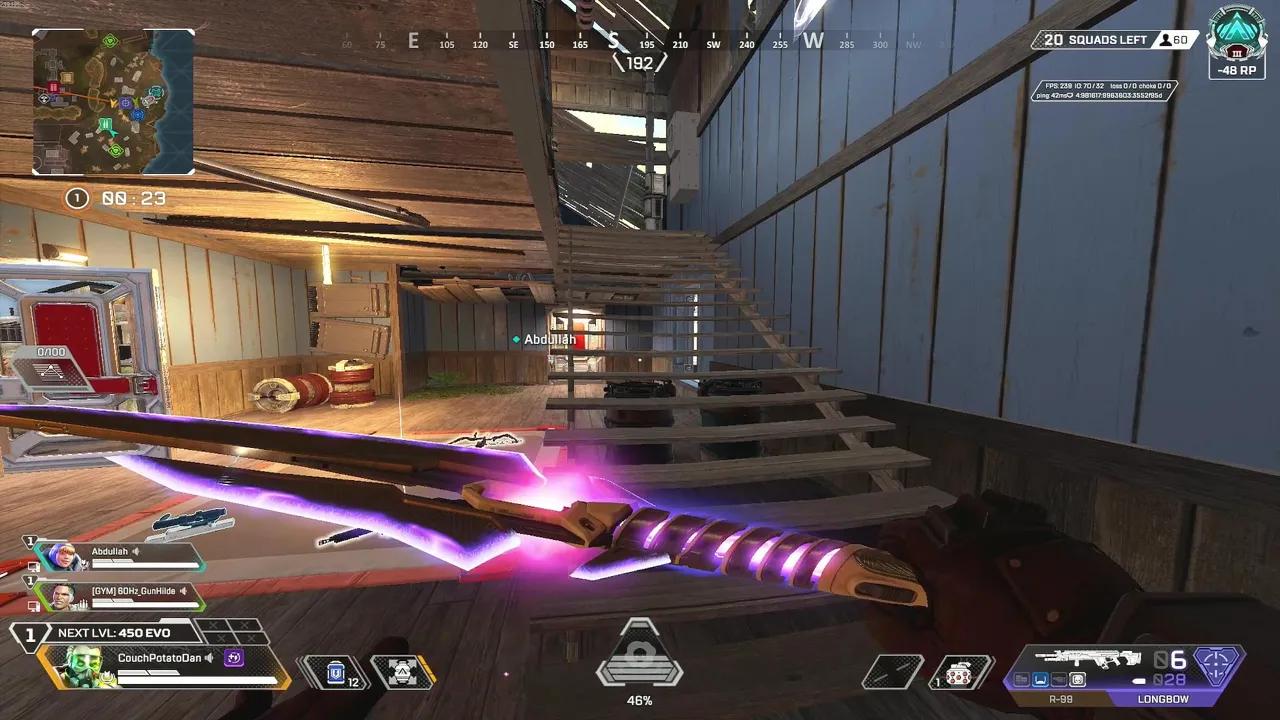1280x720 pixels.
Task: Select the LONGBOW weapon slot label
Action: (x=1165, y=698)
